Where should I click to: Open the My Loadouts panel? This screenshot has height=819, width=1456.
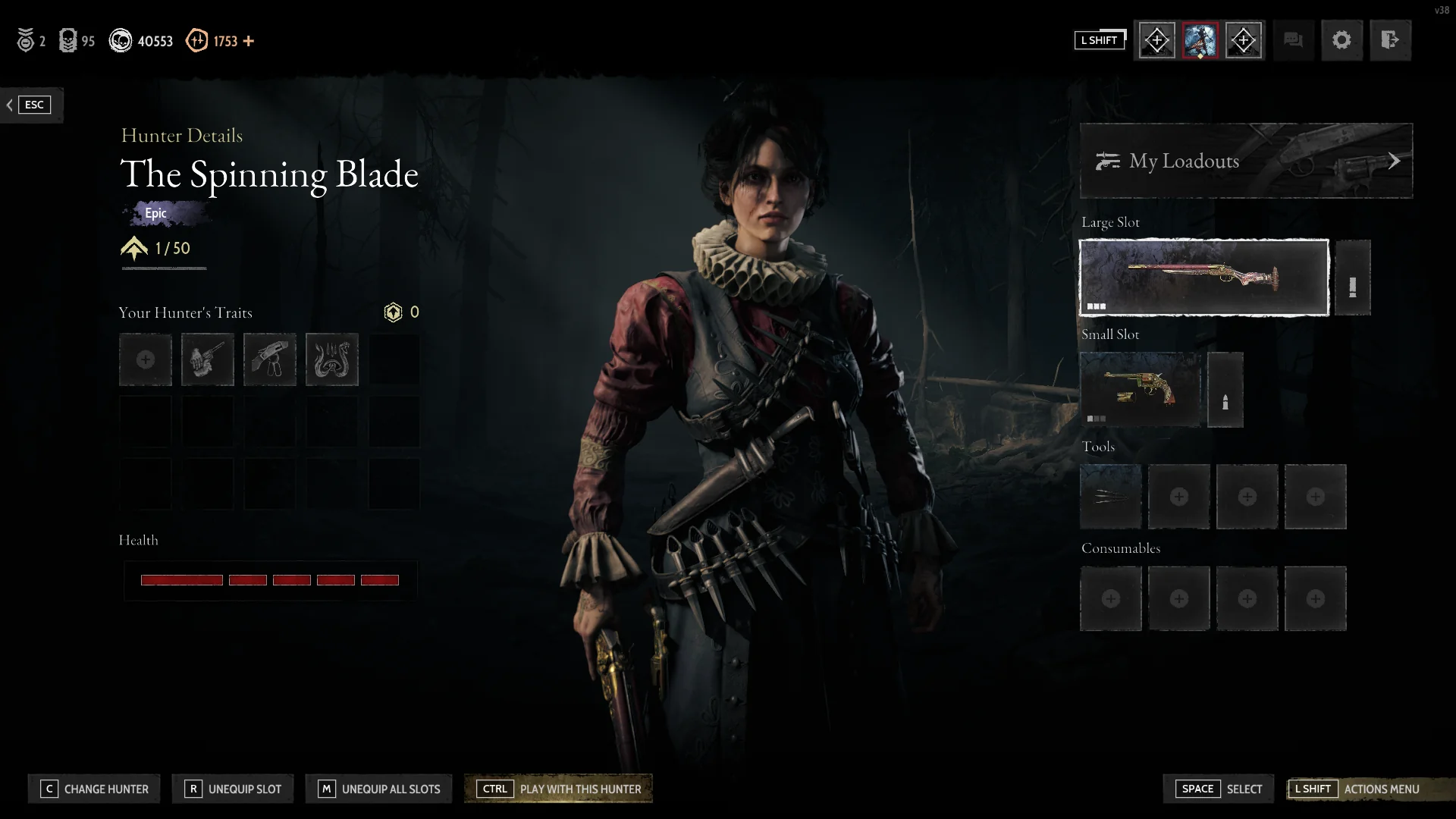pos(1246,161)
